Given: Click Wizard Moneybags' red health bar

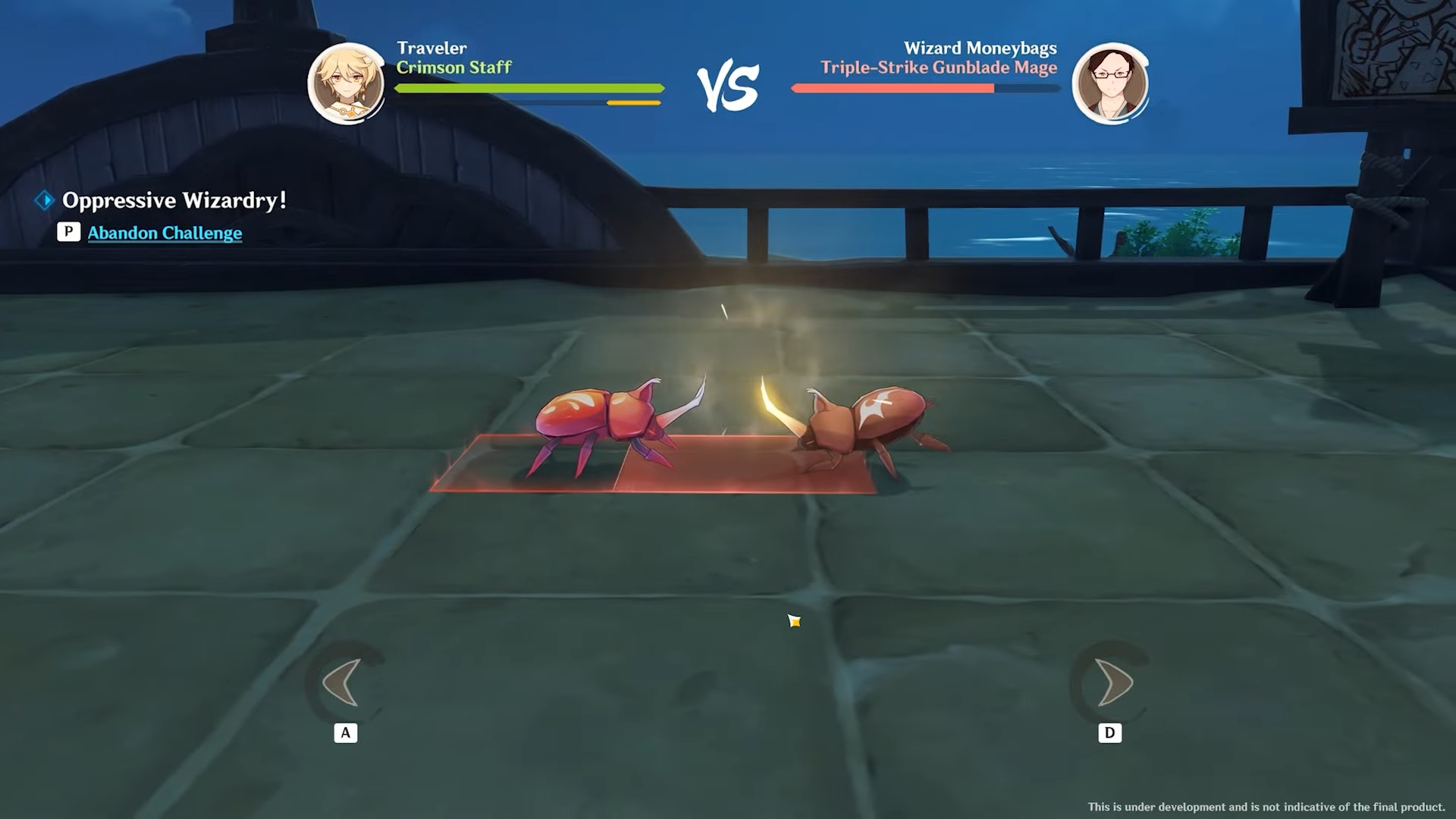Looking at the screenshot, I should click(x=891, y=87).
